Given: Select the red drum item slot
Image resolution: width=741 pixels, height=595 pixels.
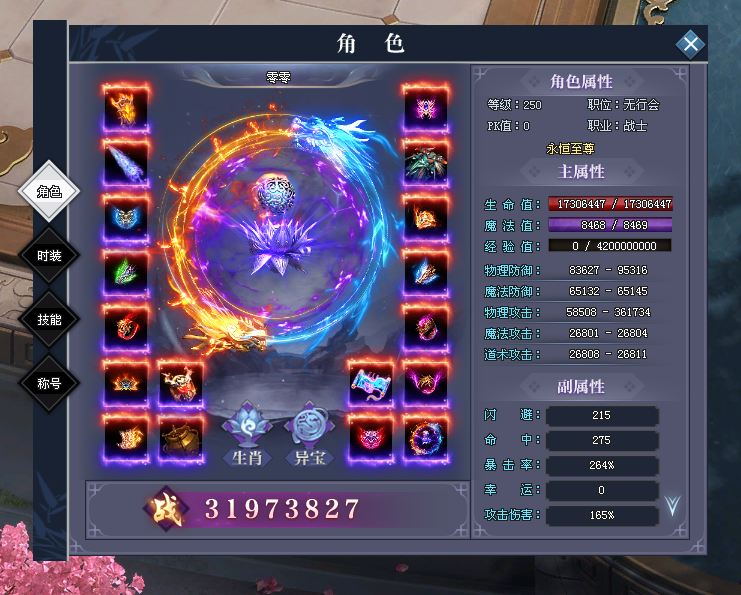Looking at the screenshot, I should pyautogui.click(x=181, y=384).
